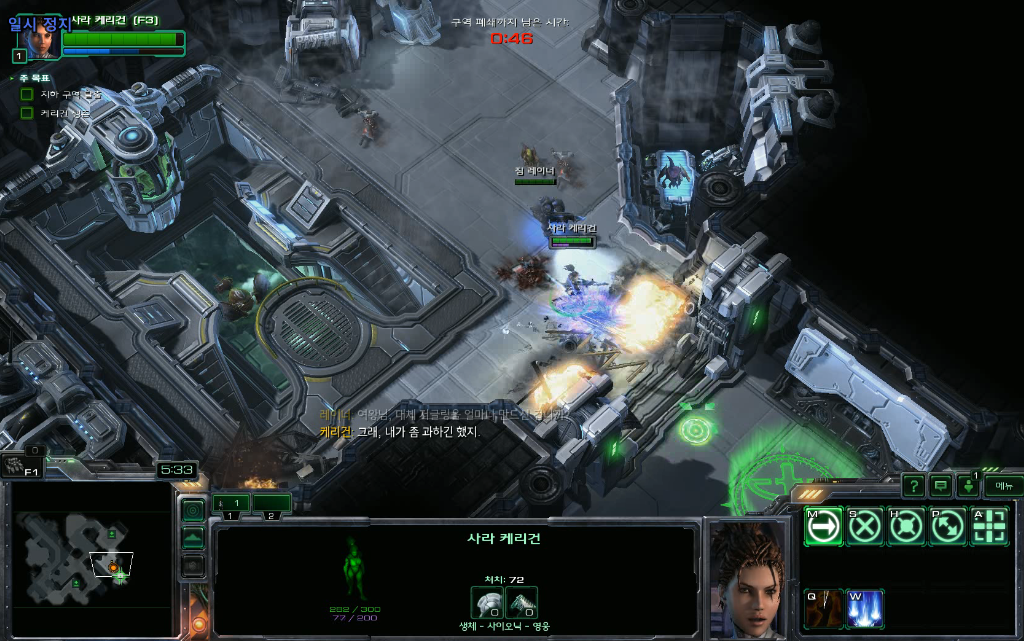Select control group 1 tab
This screenshot has height=641, width=1024.
click(231, 503)
